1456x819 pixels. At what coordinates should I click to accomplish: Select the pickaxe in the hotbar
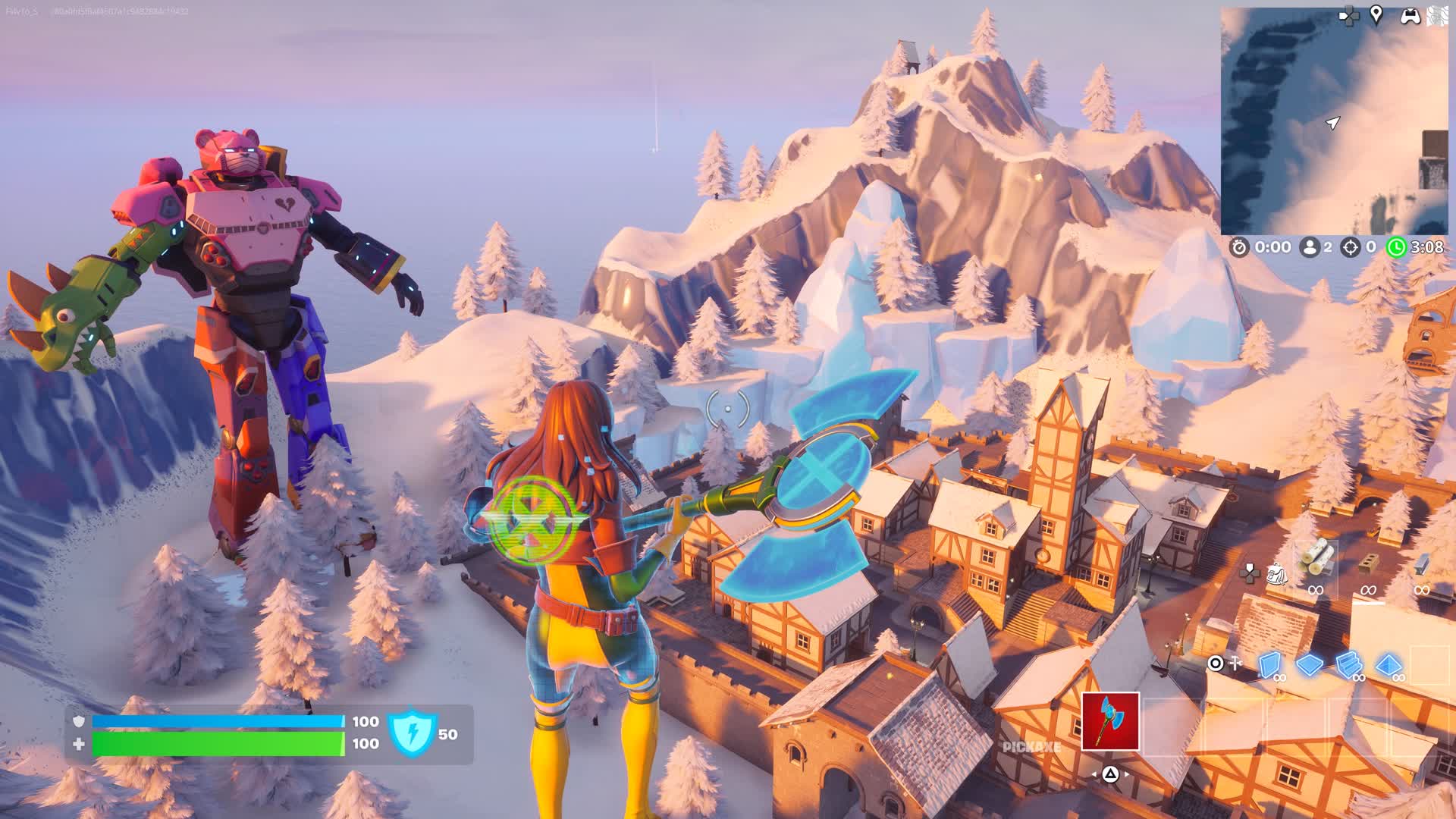click(1110, 723)
